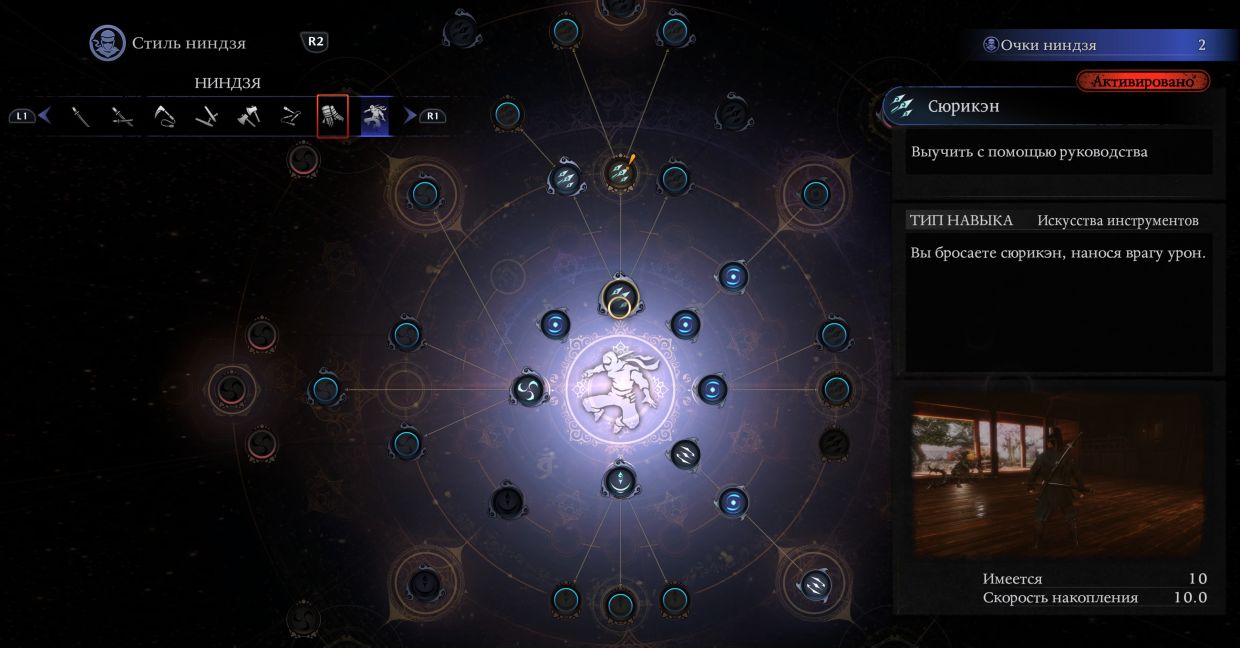
Task: Choose the lit up-arrow node below the ninja emblem
Action: point(620,481)
